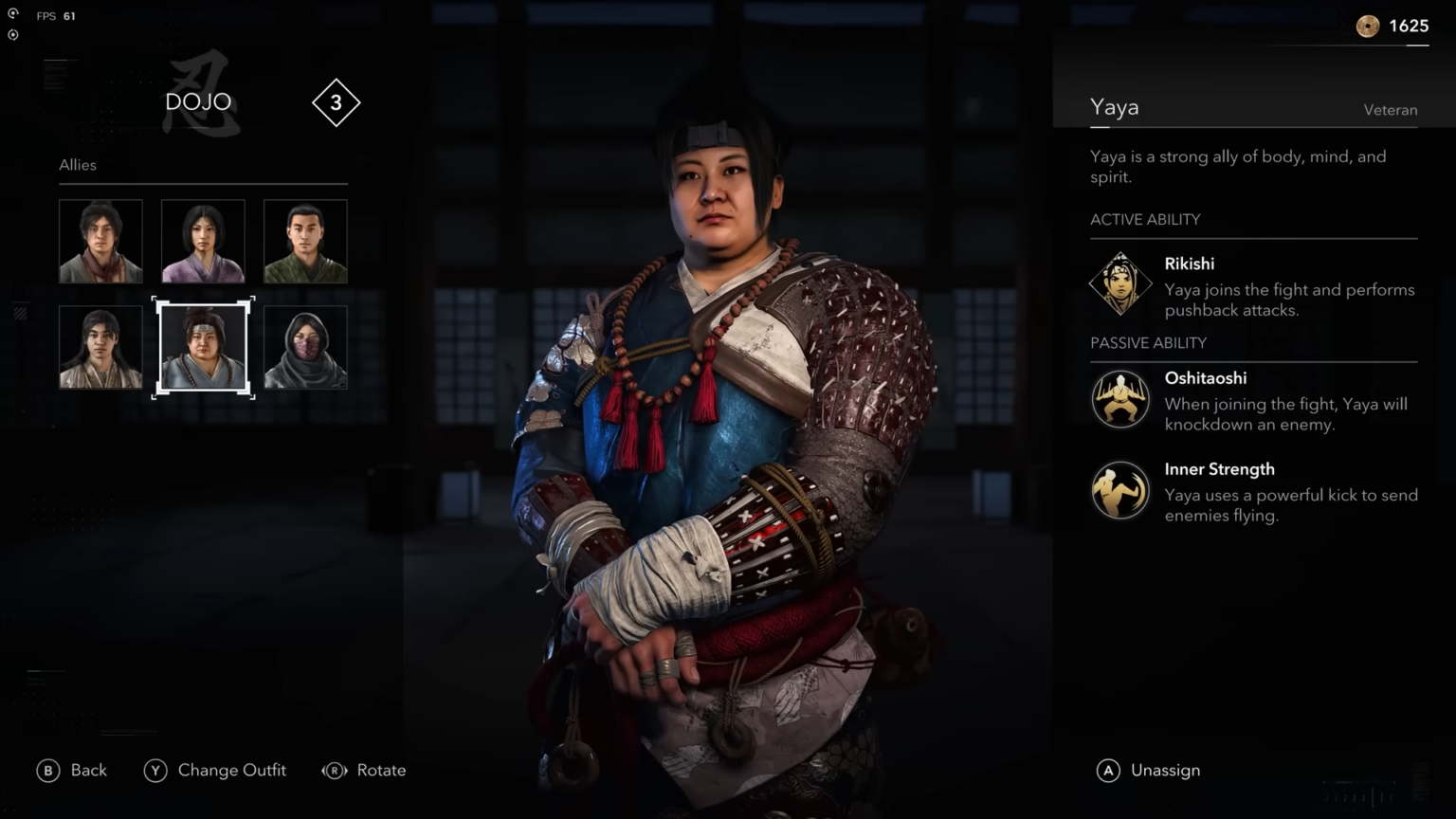Click the Veteran rank label next to Yaya
The image size is (1456, 819).
pos(1391,110)
